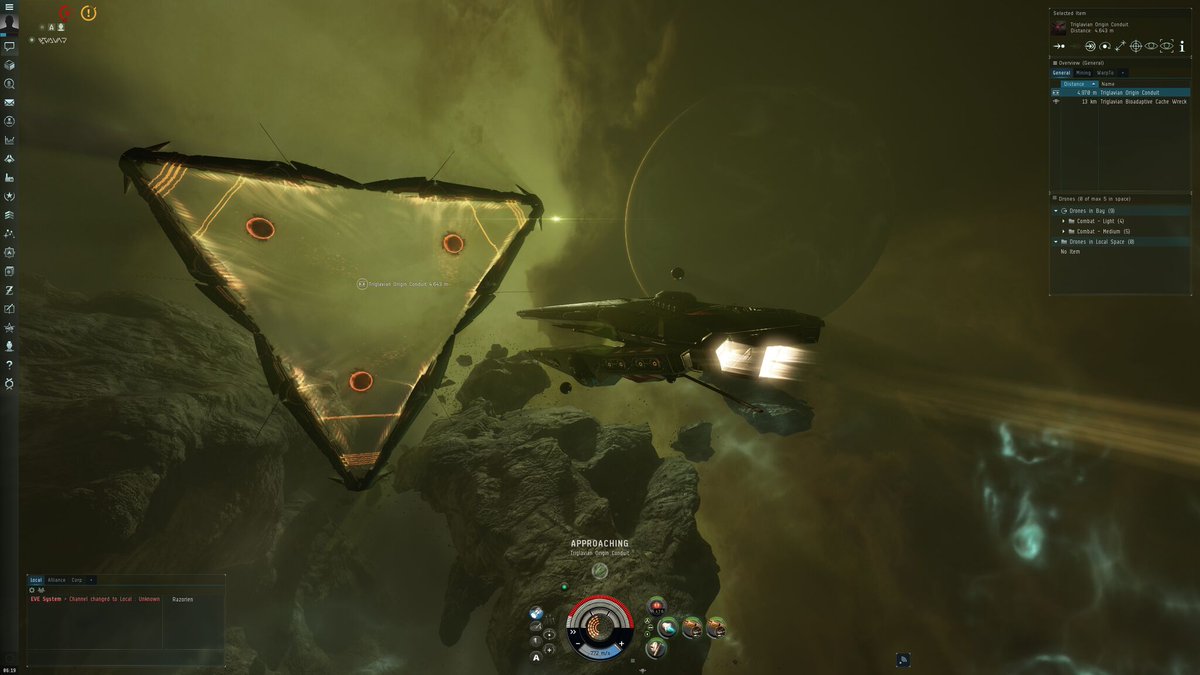
Task: Open the General overview tab
Action: click(x=1061, y=73)
